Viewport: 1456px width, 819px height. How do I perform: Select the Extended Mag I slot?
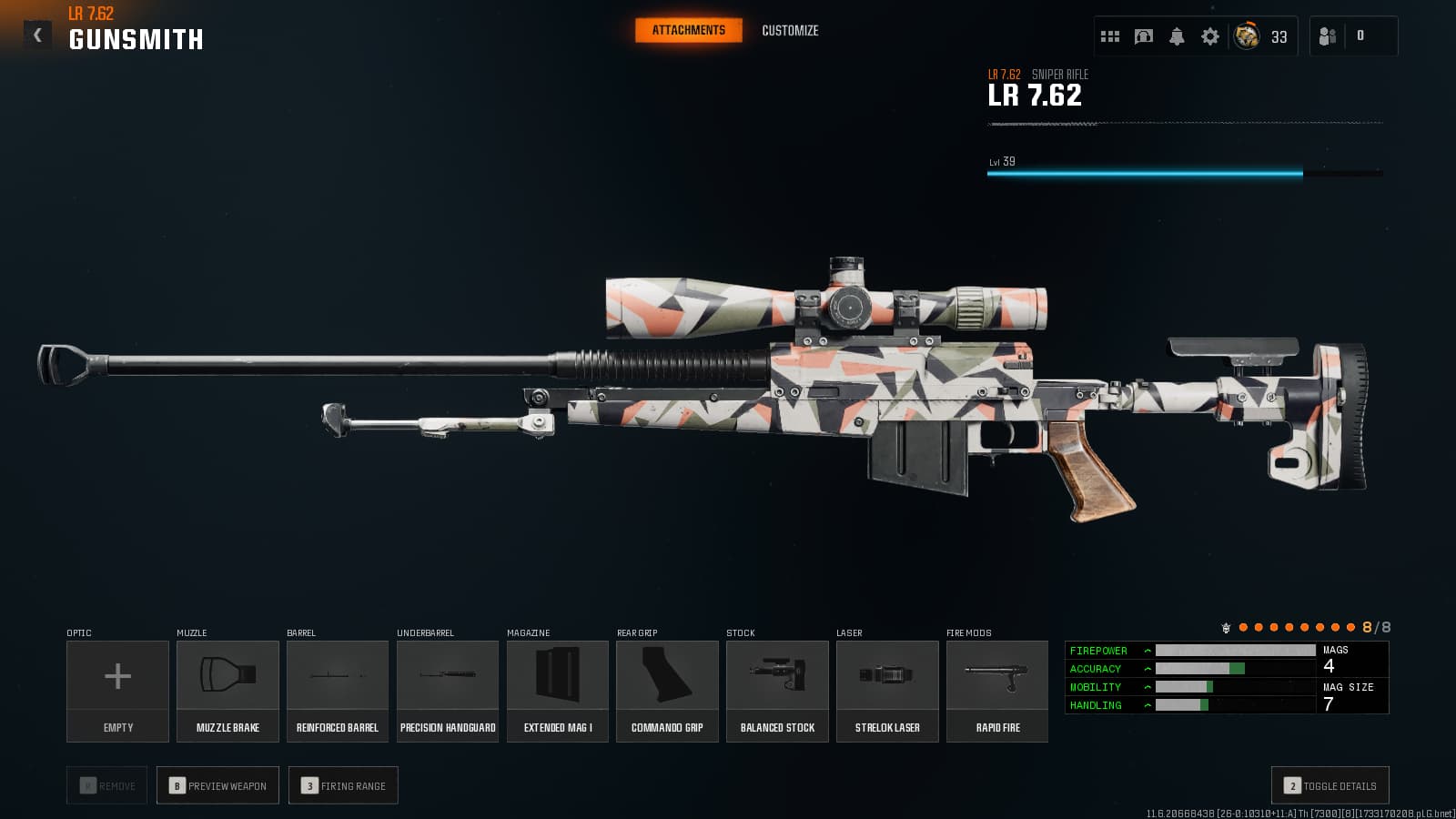coord(558,691)
